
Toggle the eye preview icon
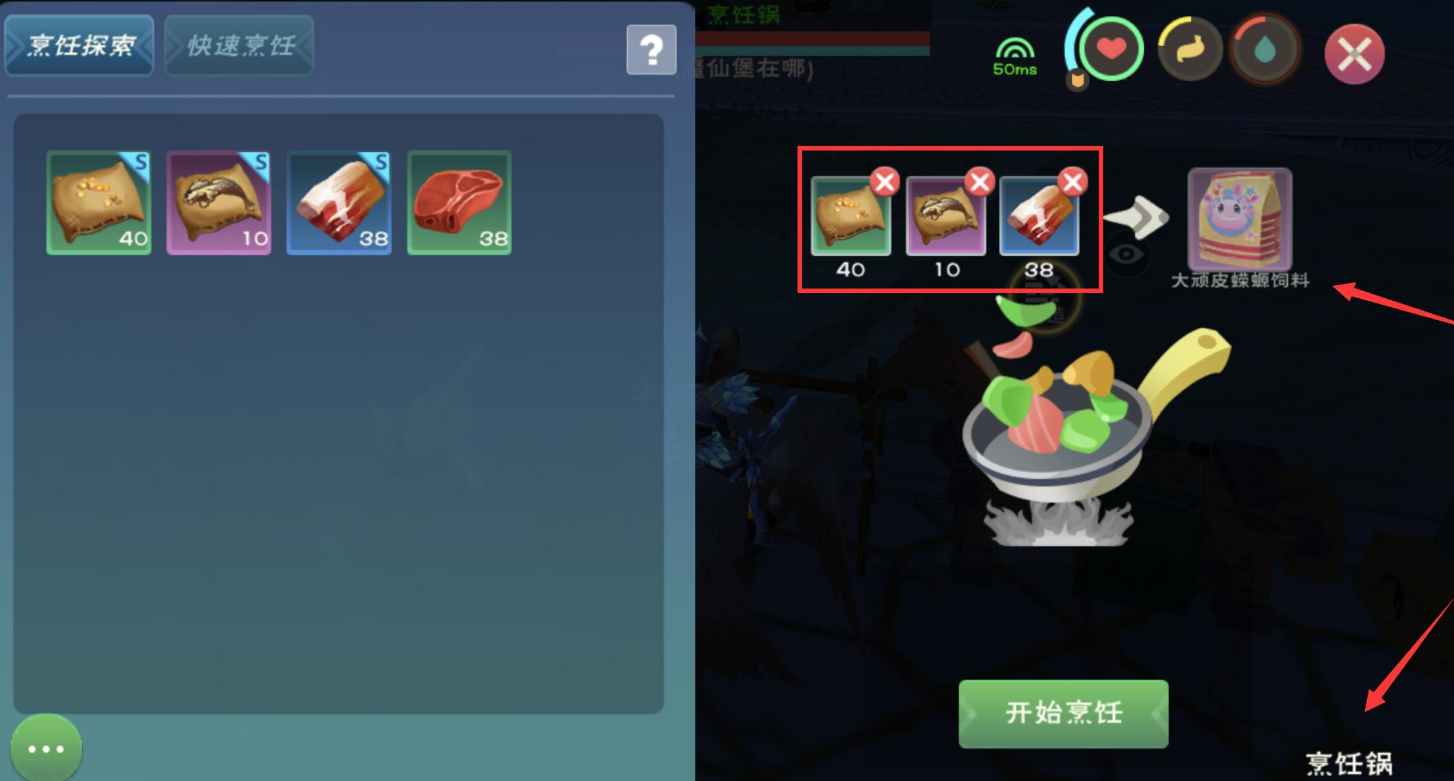tap(1127, 254)
